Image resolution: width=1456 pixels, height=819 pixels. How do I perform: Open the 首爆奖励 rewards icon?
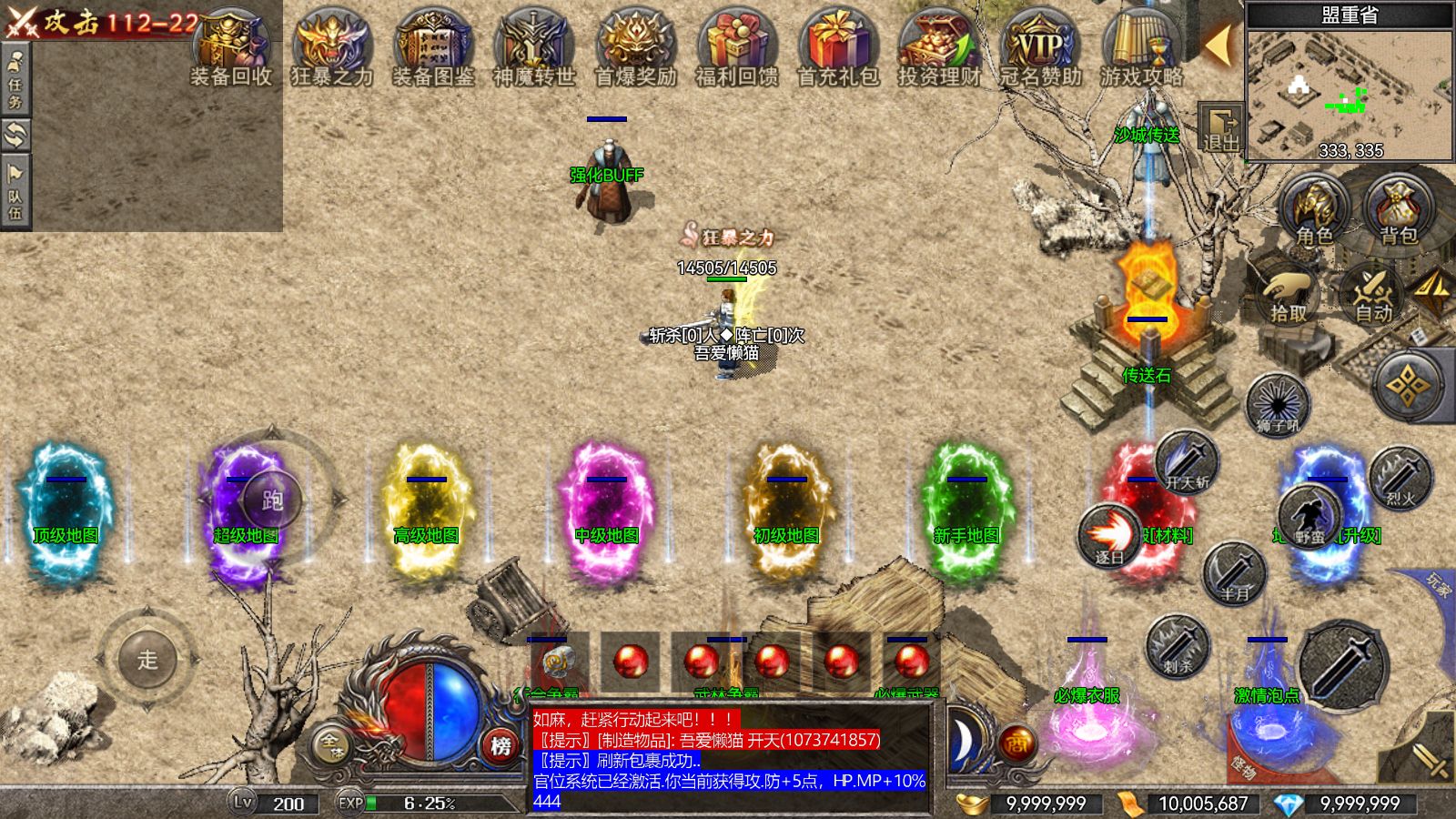coord(635,47)
